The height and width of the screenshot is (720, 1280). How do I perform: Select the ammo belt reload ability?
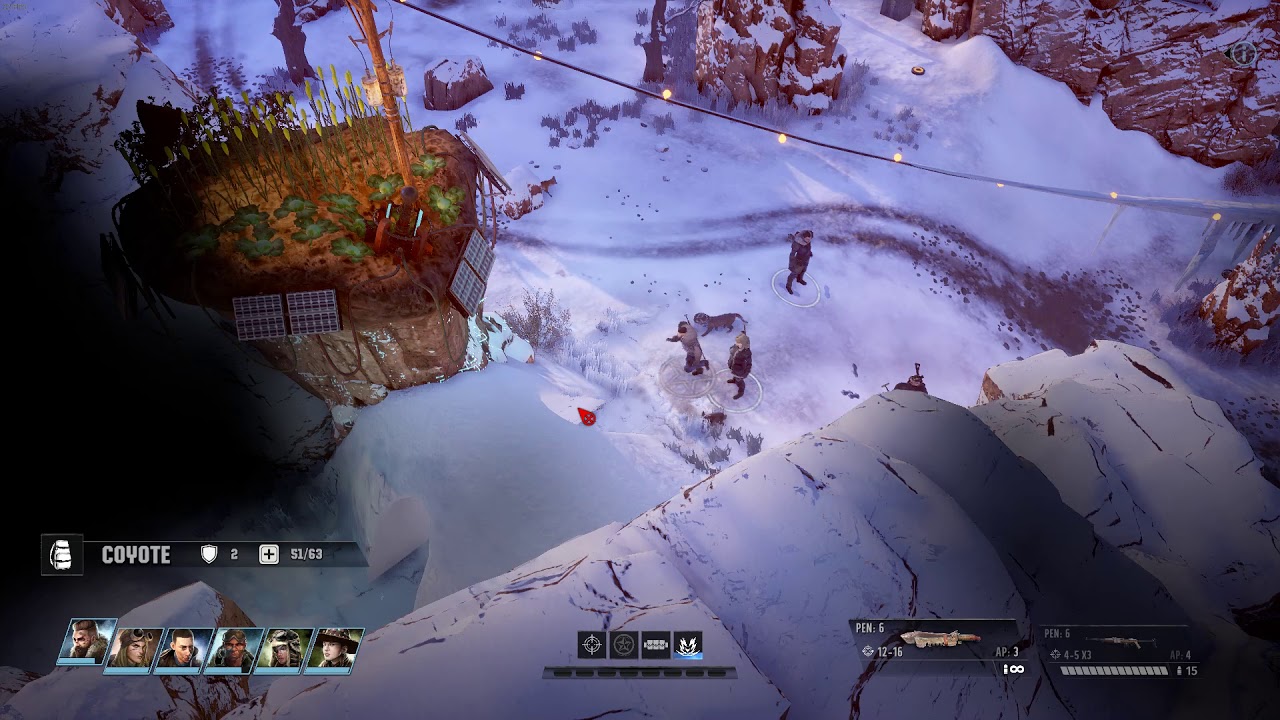[x=656, y=645]
